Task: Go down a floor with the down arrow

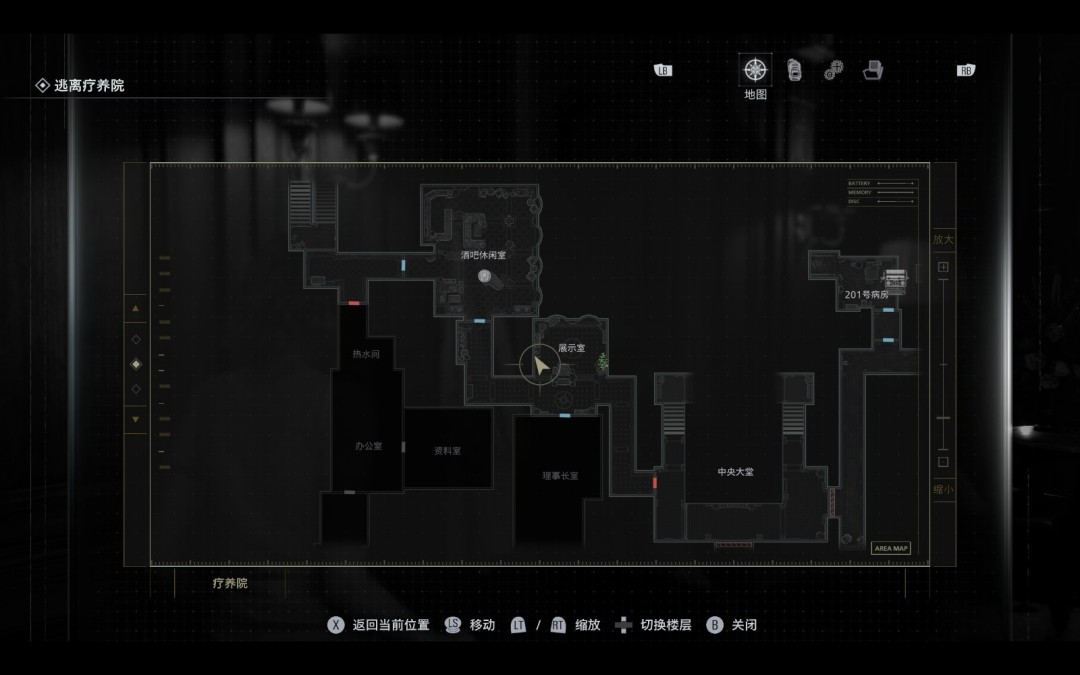Action: tap(136, 419)
